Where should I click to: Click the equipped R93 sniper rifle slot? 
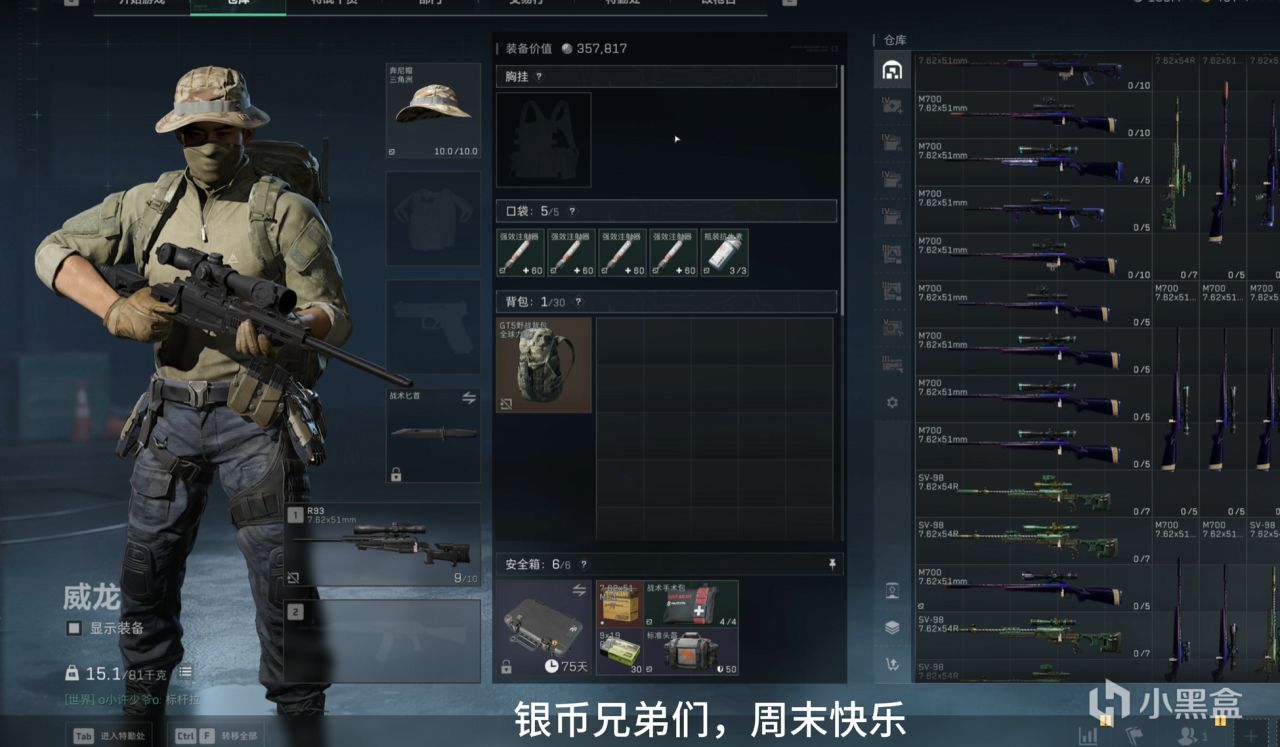coord(383,544)
